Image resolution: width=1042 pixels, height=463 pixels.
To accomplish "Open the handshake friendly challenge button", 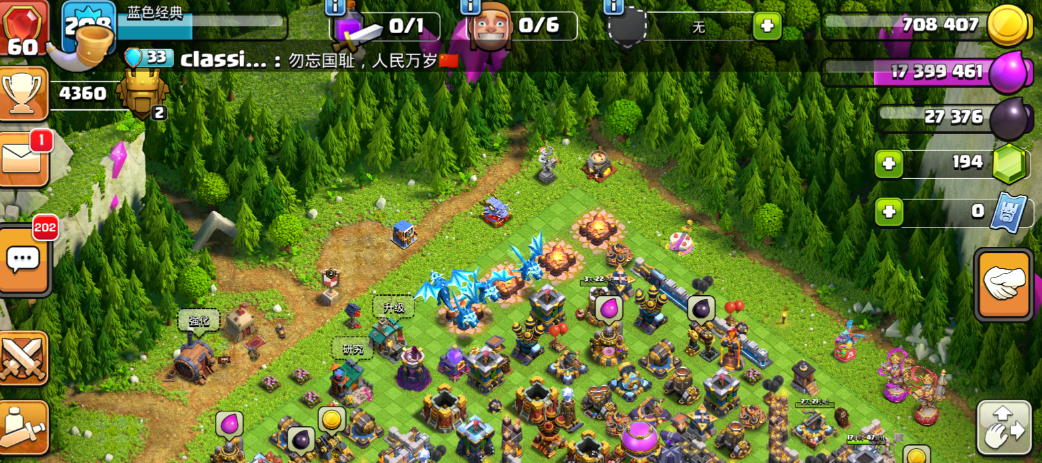I will (1003, 284).
